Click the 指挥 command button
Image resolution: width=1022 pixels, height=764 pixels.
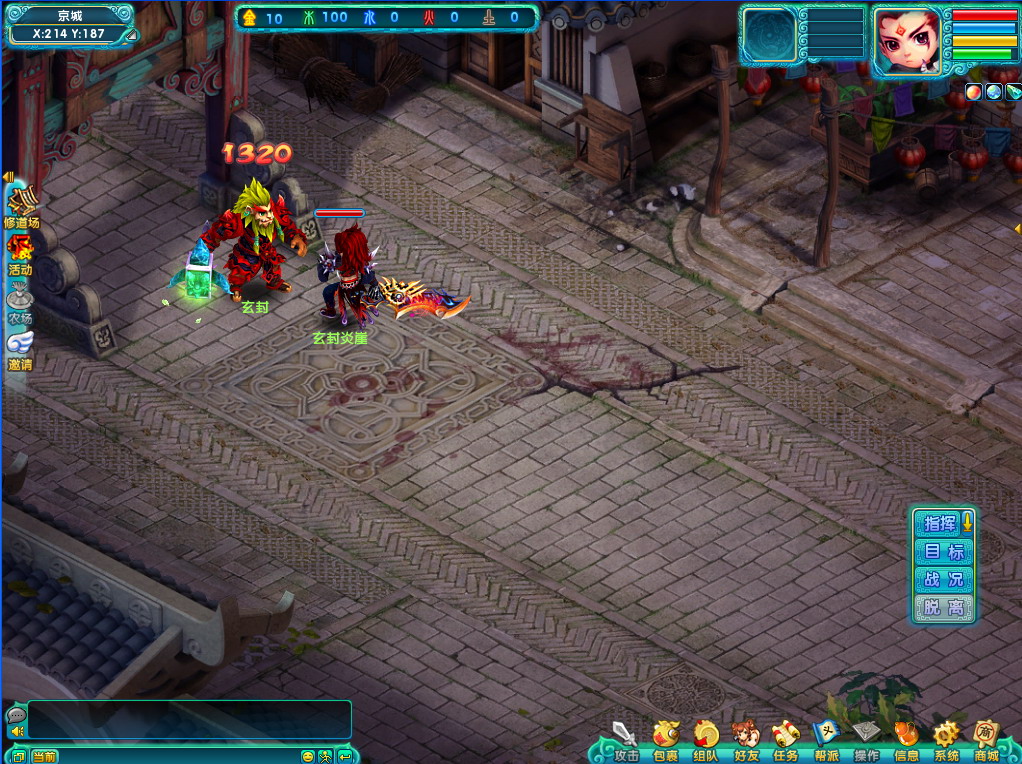pyautogui.click(x=940, y=523)
